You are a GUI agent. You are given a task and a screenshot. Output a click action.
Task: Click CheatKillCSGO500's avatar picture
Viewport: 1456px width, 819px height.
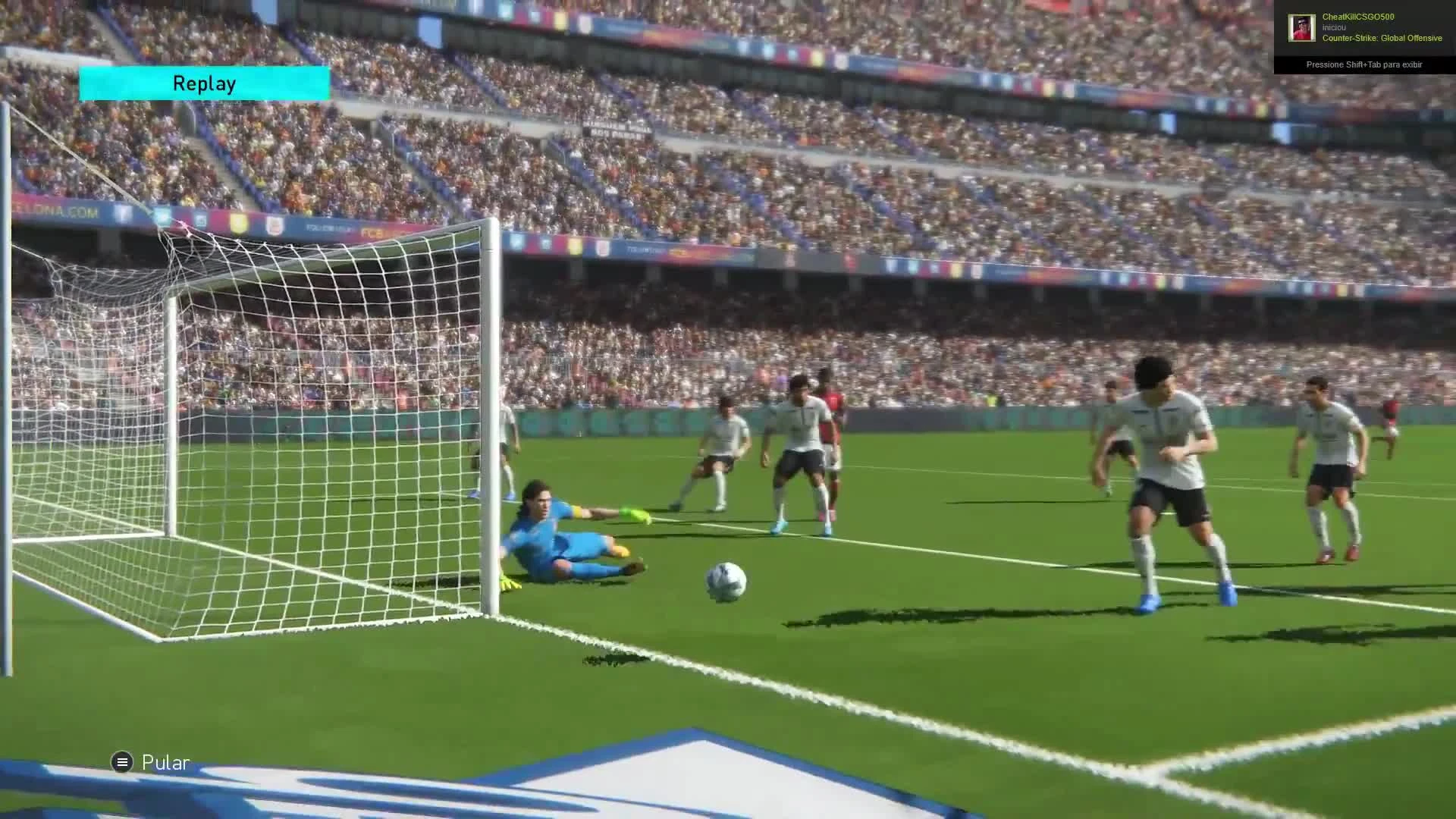click(1303, 27)
